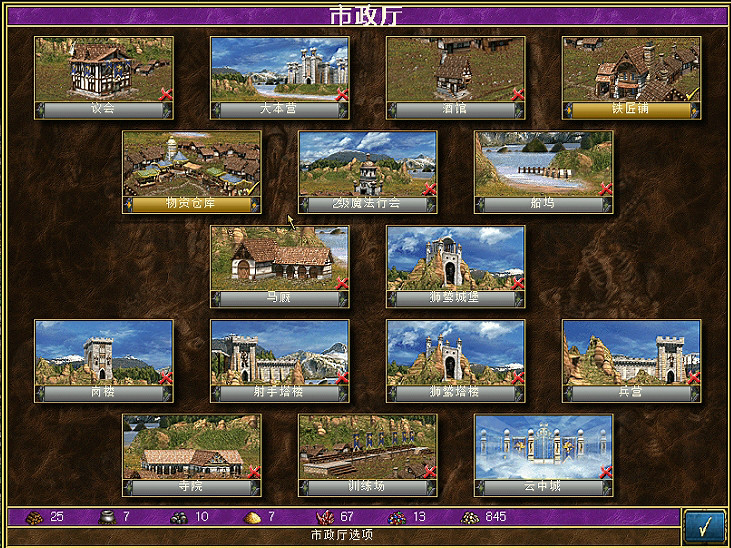Pick the 兵营 barracks building
This screenshot has width=731, height=548.
(x=631, y=353)
